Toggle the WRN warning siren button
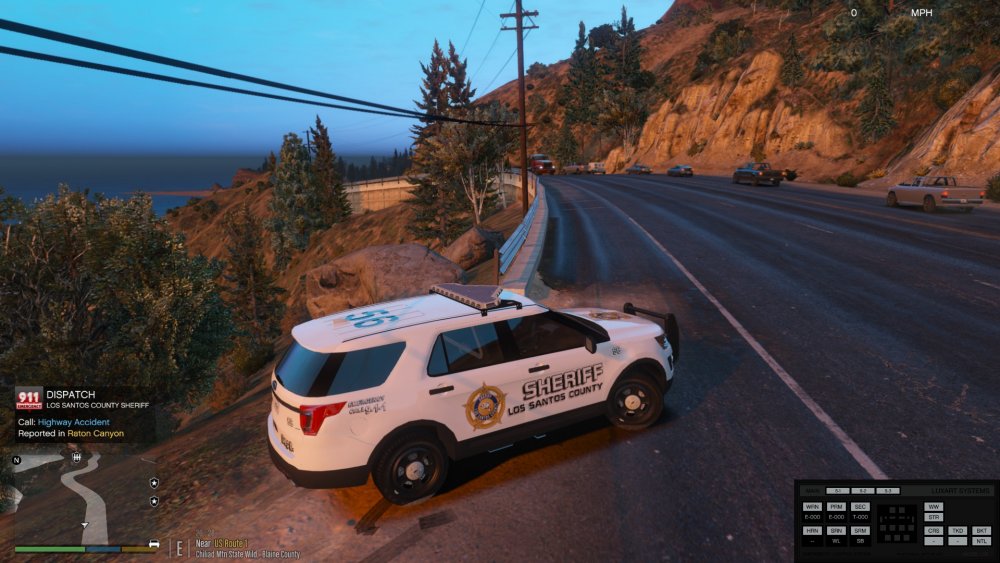Screen dimensions: 1000x563 [x=812, y=507]
